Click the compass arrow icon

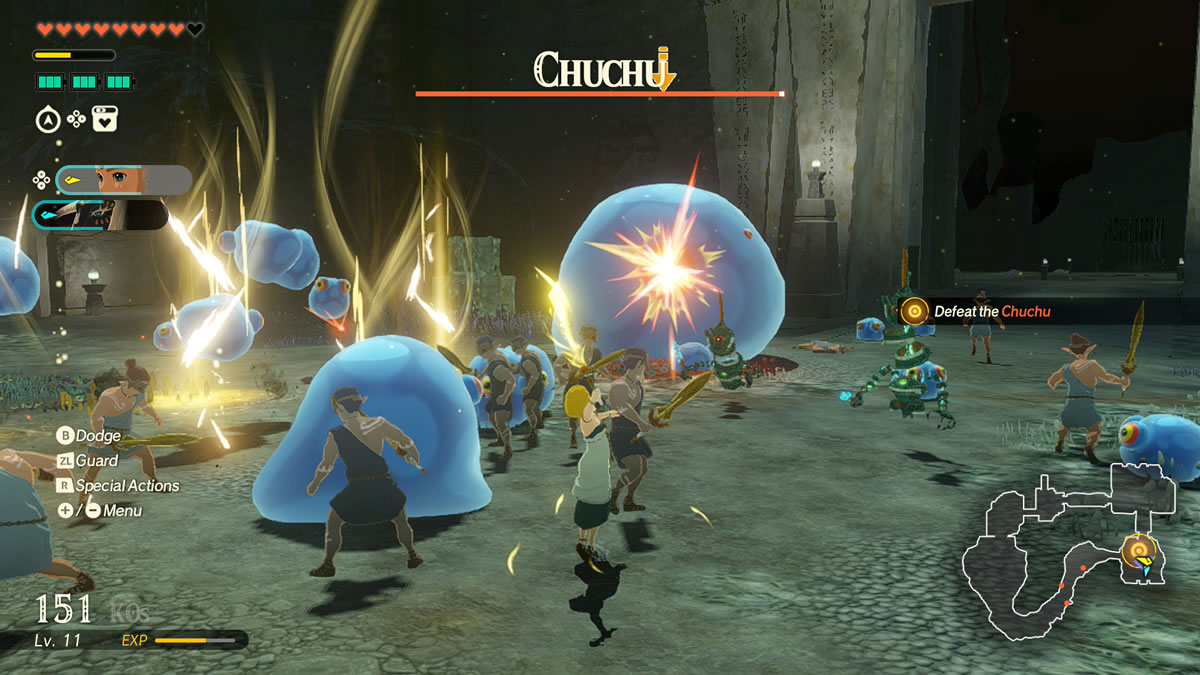point(46,120)
